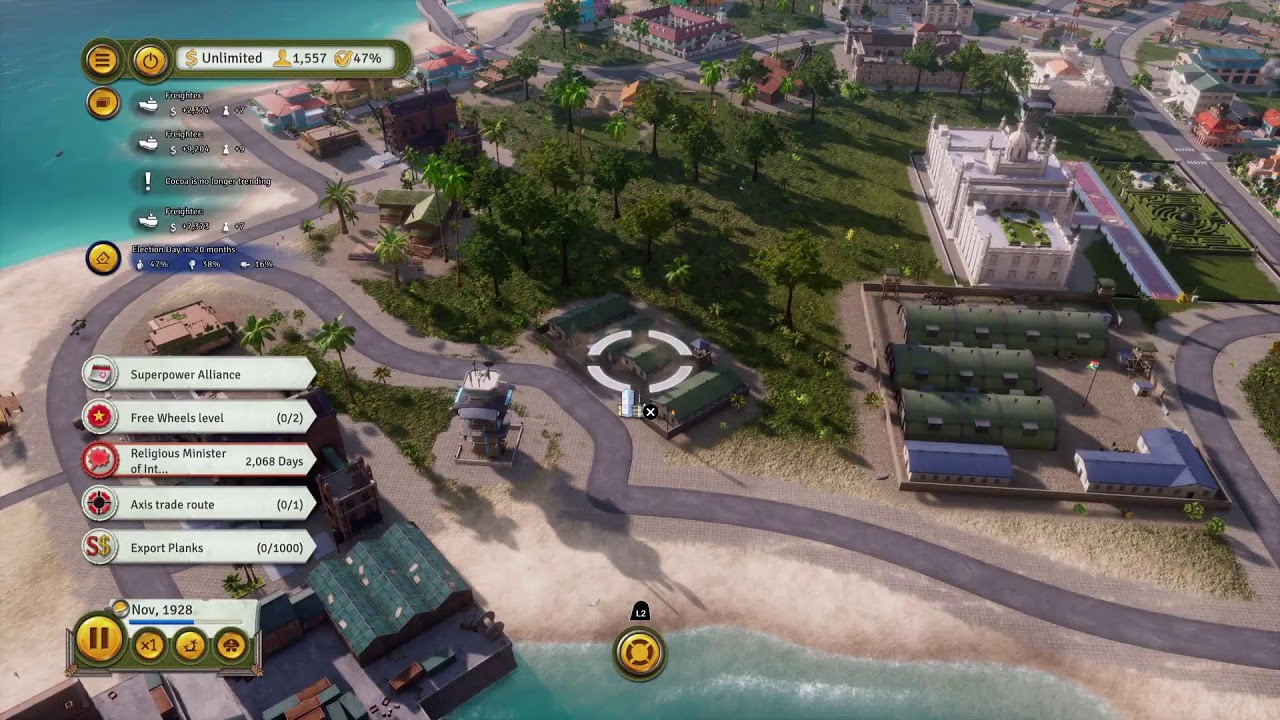This screenshot has height=720, width=1280.
Task: Close the selected building marker with X
Action: 650,411
